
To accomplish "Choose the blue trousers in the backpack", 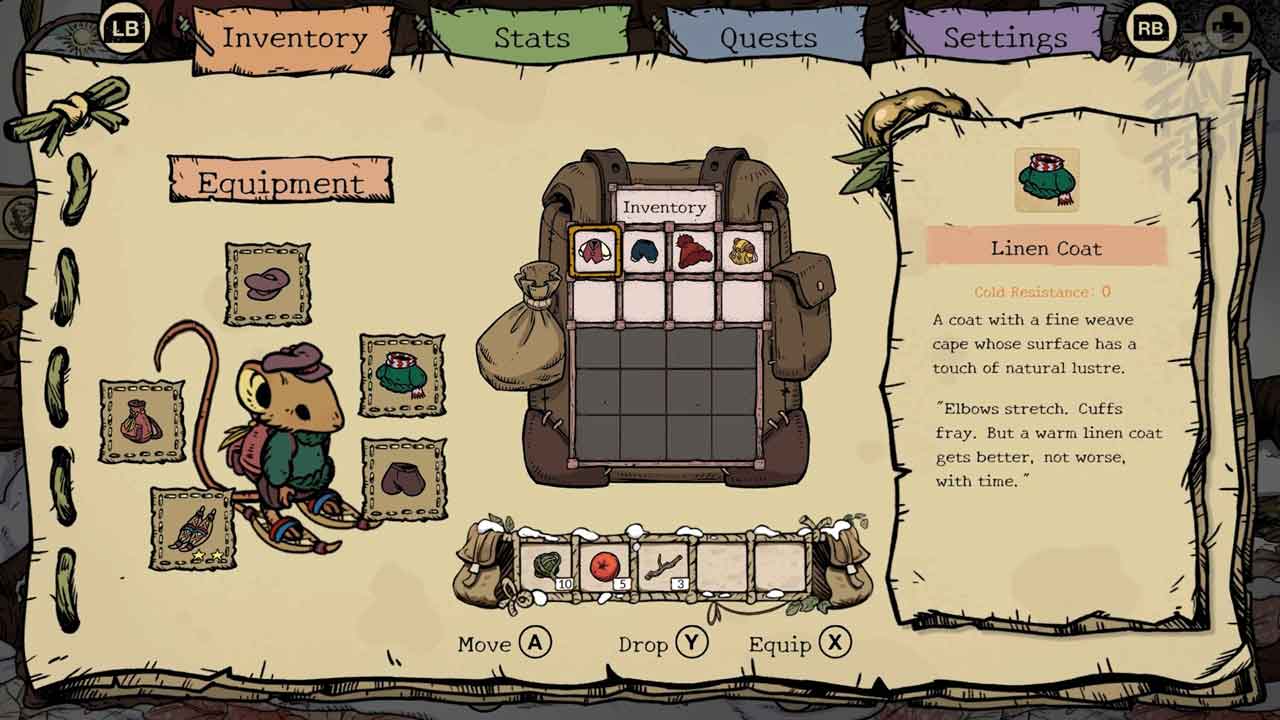I will [x=645, y=250].
